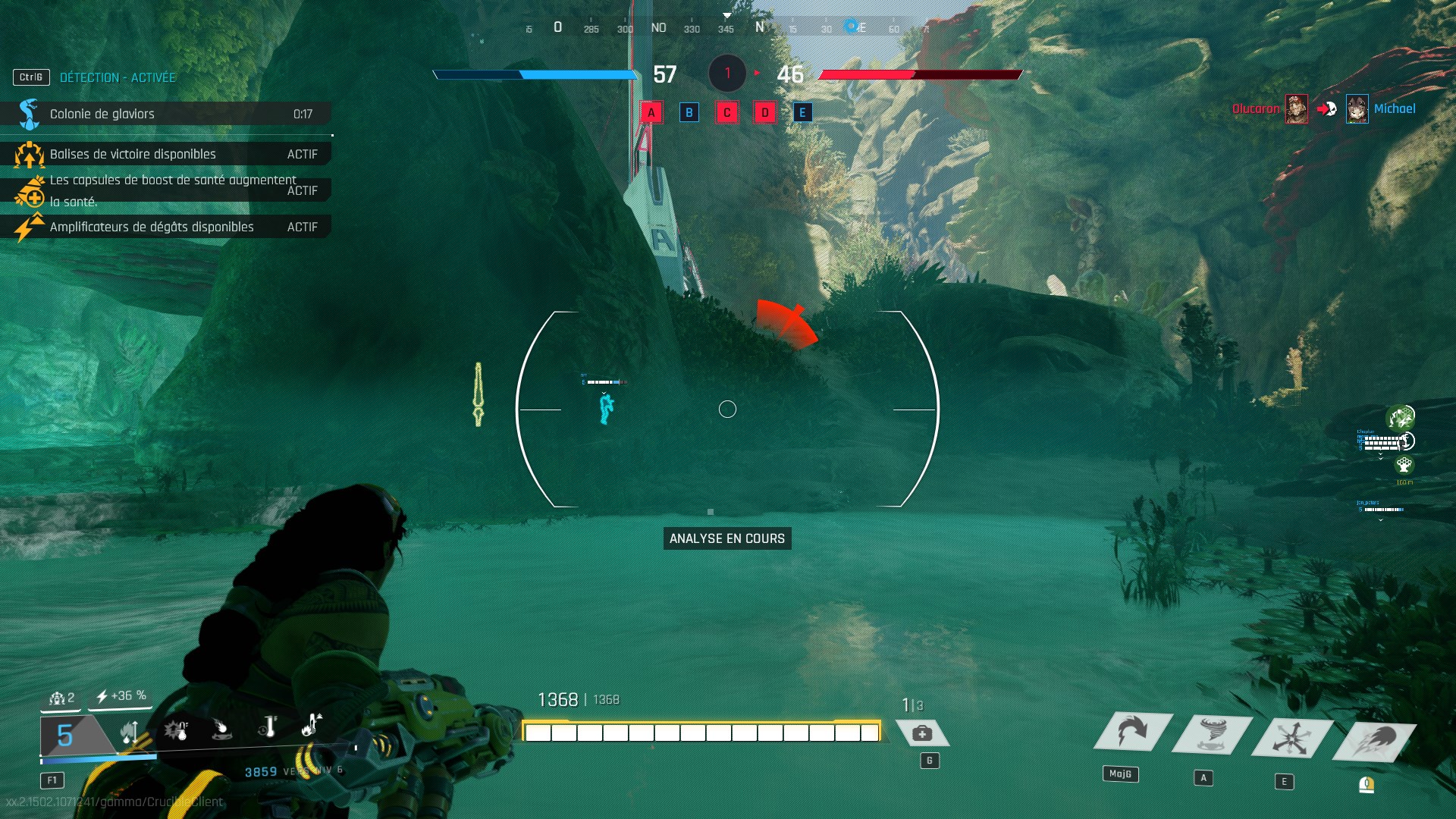Image resolution: width=1456 pixels, height=819 pixels.
Task: Click the fireball ground impact upgrade icon
Action: tap(221, 730)
